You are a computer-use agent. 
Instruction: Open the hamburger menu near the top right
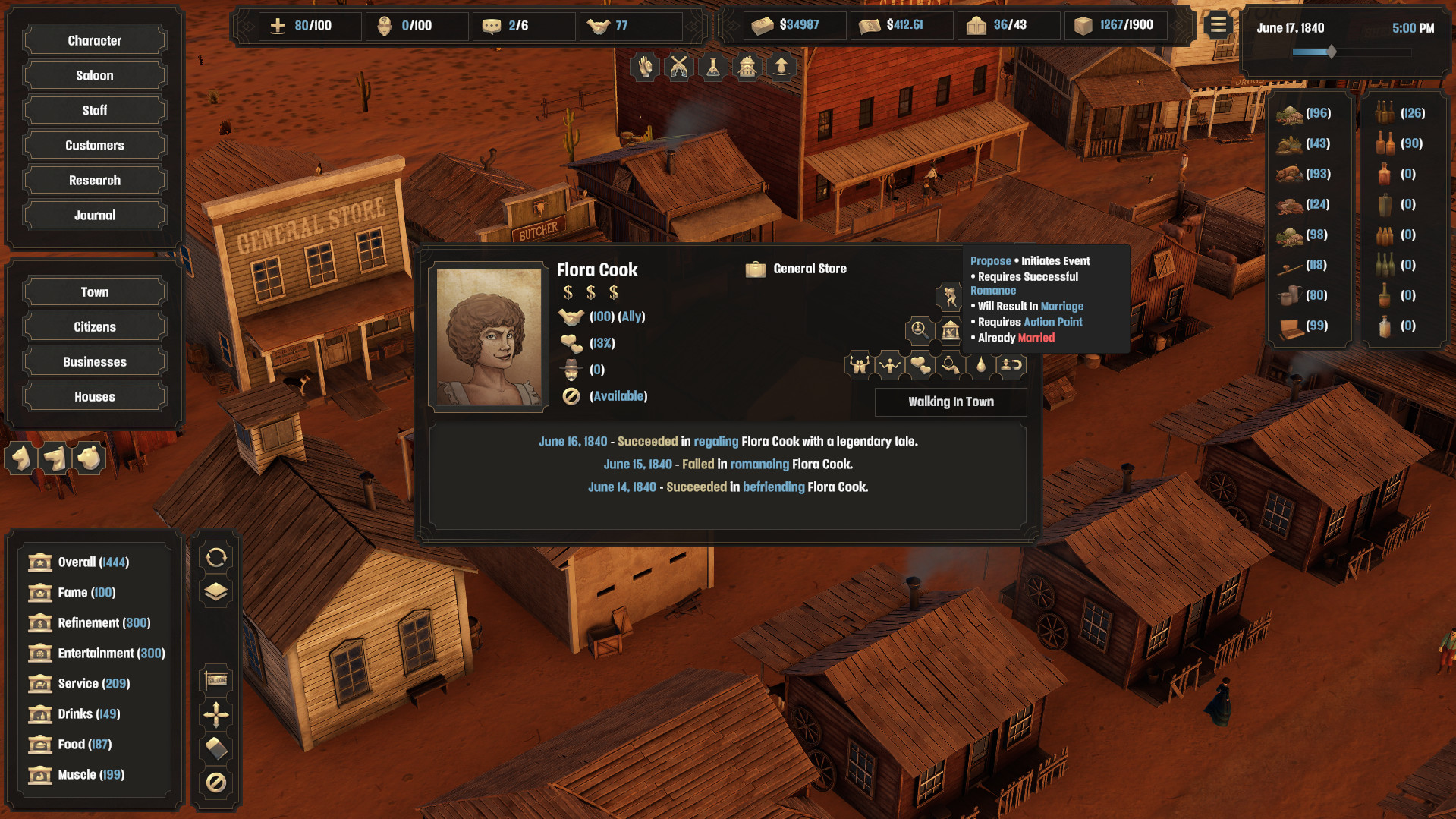click(1217, 24)
